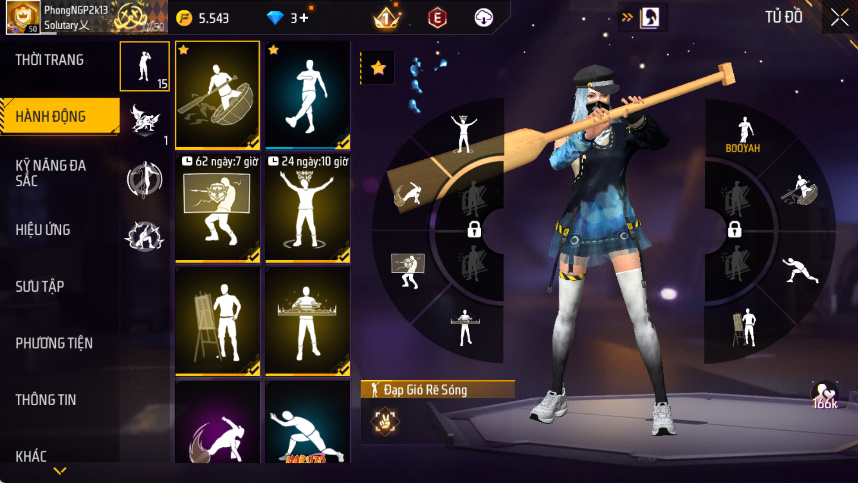Image resolution: width=858 pixels, height=483 pixels.
Task: Open the Sưu Tập tab
Action: point(40,286)
